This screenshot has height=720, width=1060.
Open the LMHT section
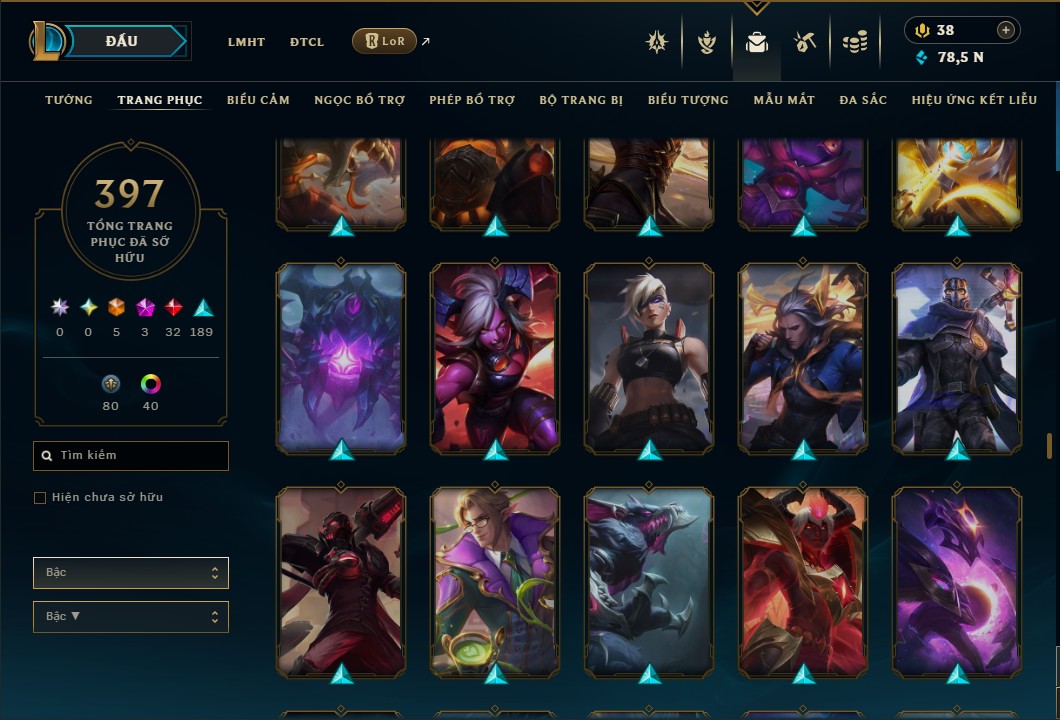coord(246,42)
